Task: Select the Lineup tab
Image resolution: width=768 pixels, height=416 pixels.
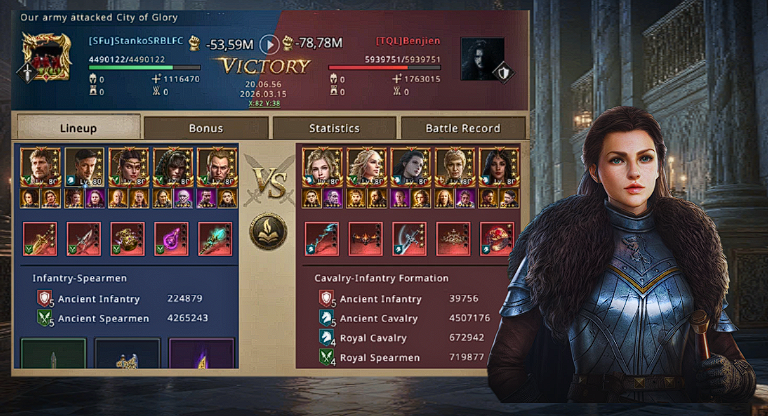Action: pos(78,128)
